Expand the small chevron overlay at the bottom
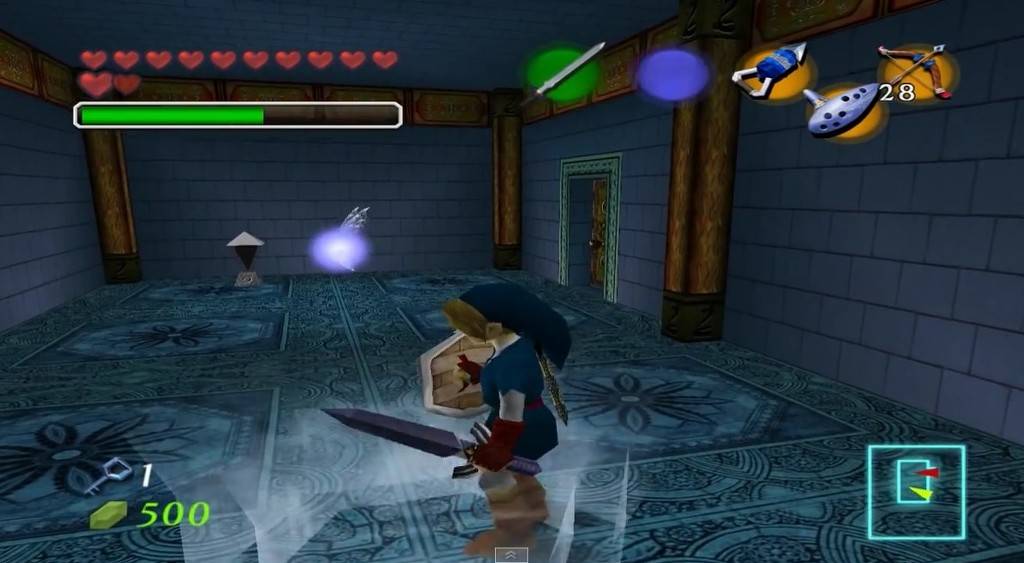 pyautogui.click(x=511, y=553)
